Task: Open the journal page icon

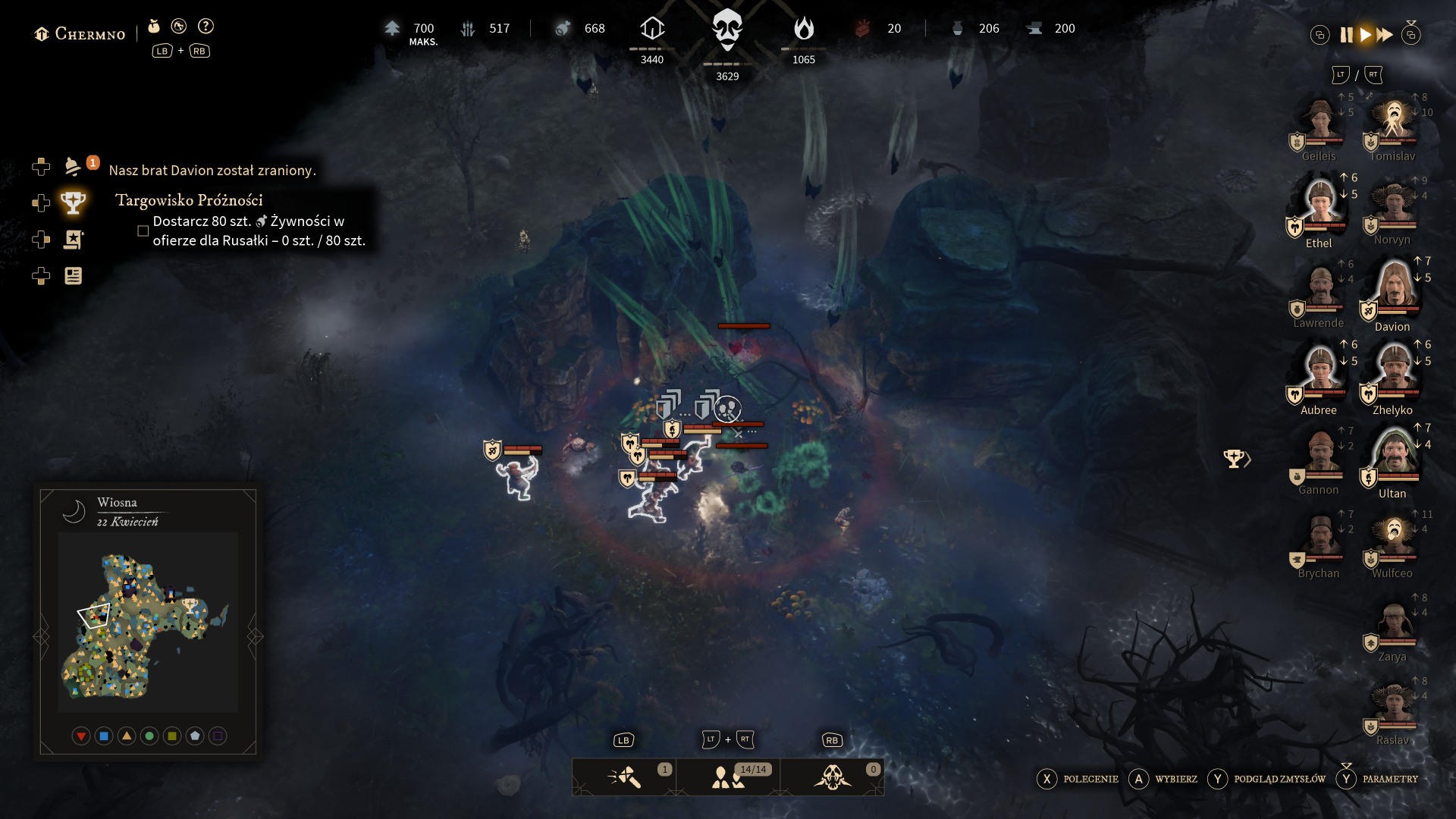Action: point(73,276)
